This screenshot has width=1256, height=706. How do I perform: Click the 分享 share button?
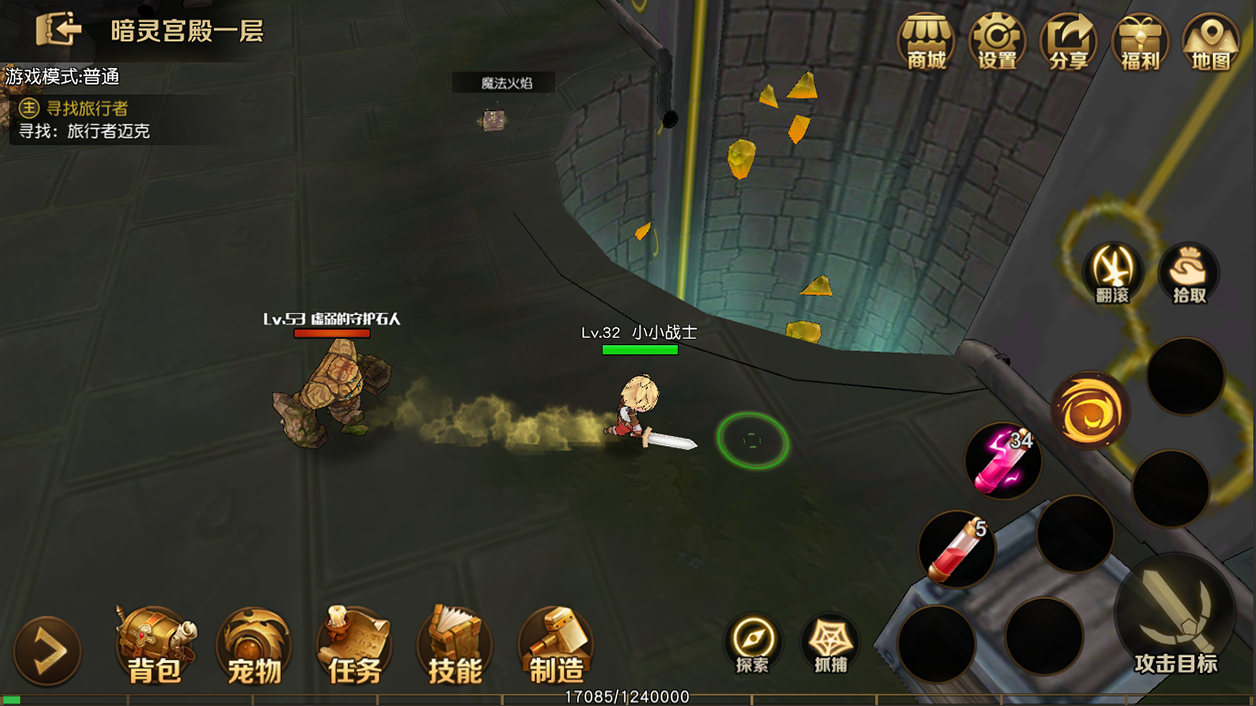(x=1068, y=43)
